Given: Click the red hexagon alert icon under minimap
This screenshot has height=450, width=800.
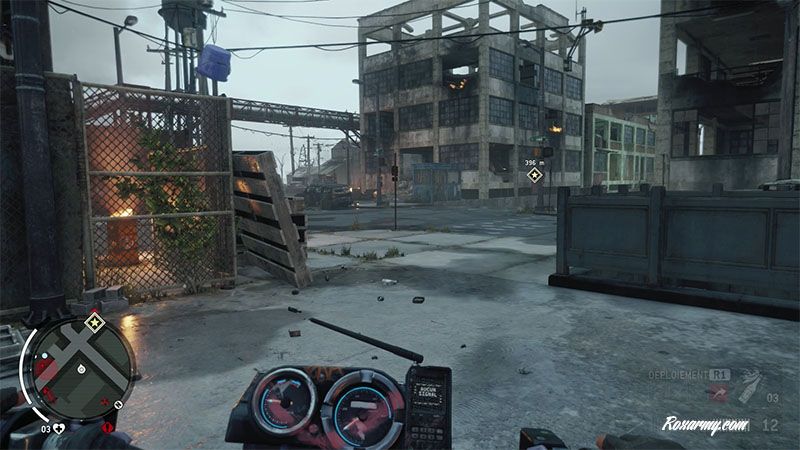Looking at the screenshot, I should [107, 427].
